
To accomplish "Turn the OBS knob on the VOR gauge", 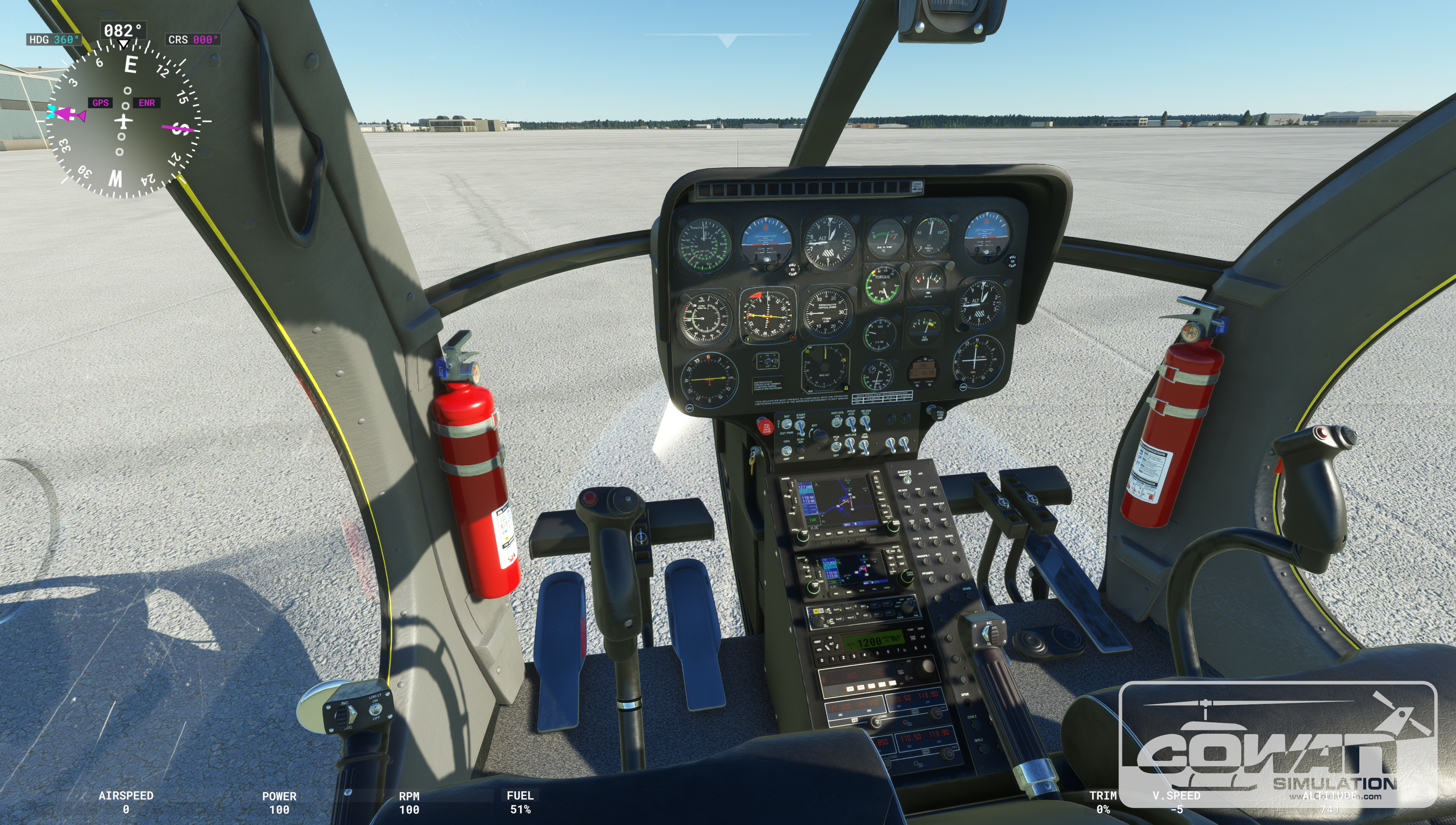I will coord(963,387).
